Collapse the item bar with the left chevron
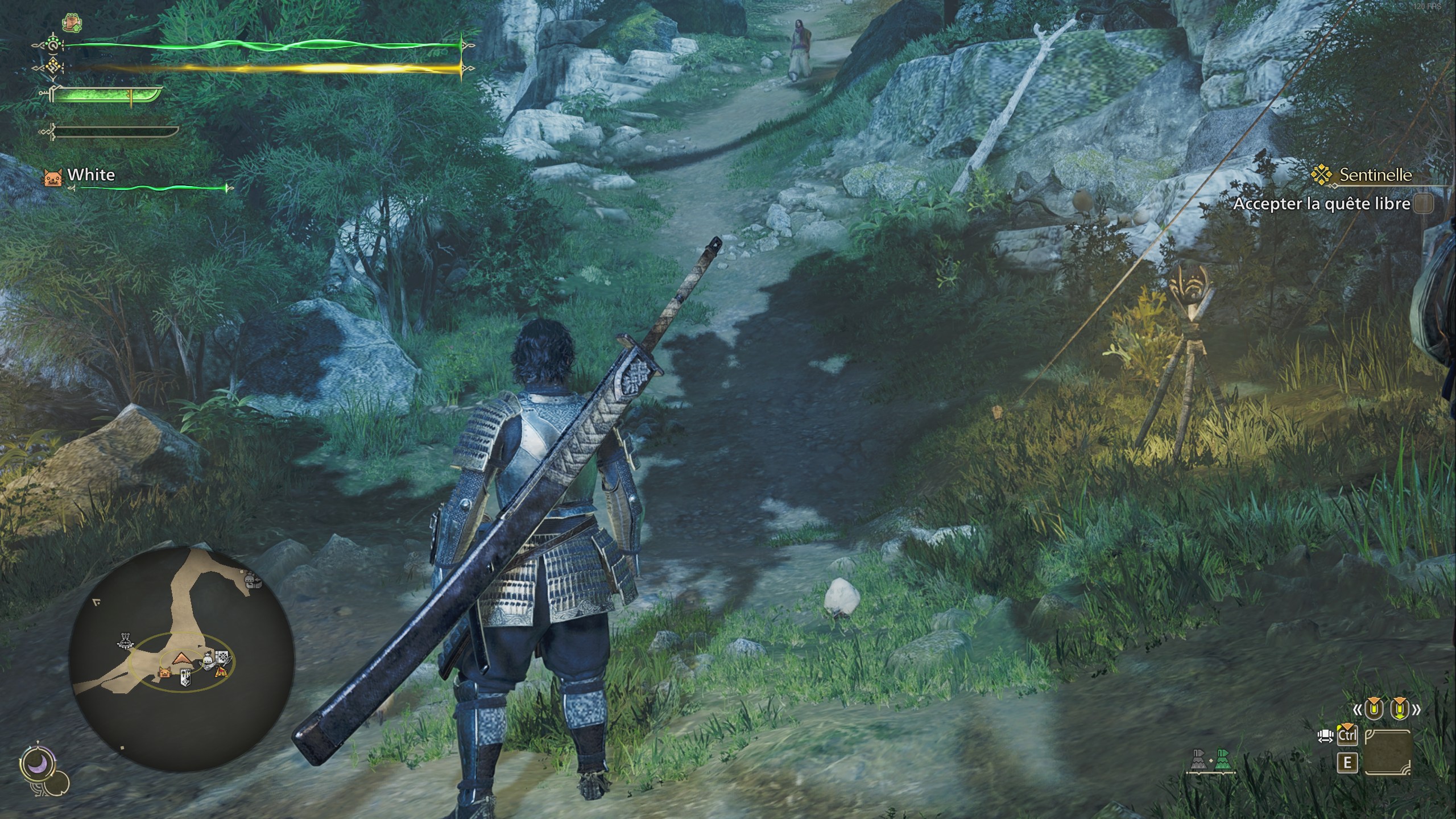This screenshot has width=1456, height=819. [x=1358, y=710]
